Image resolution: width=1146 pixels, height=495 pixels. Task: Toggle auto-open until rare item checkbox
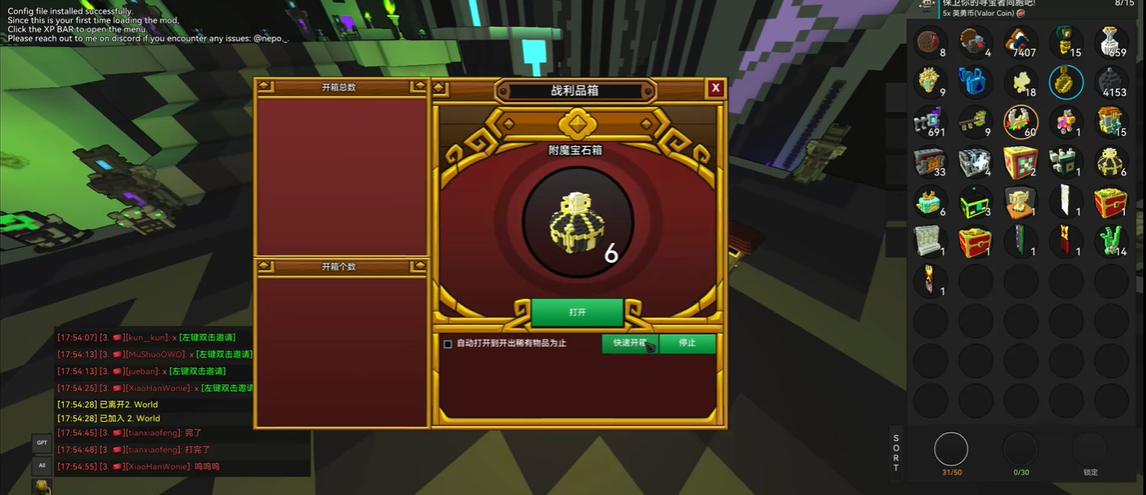pyautogui.click(x=448, y=343)
